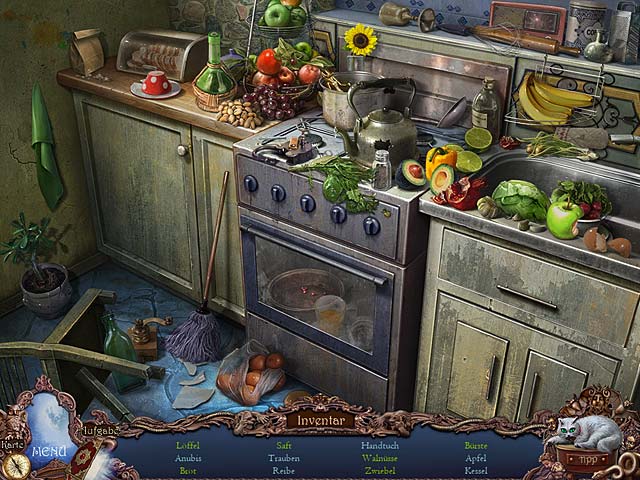The image size is (640, 480).
Task: Open the Inventar panel
Action: (x=320, y=420)
